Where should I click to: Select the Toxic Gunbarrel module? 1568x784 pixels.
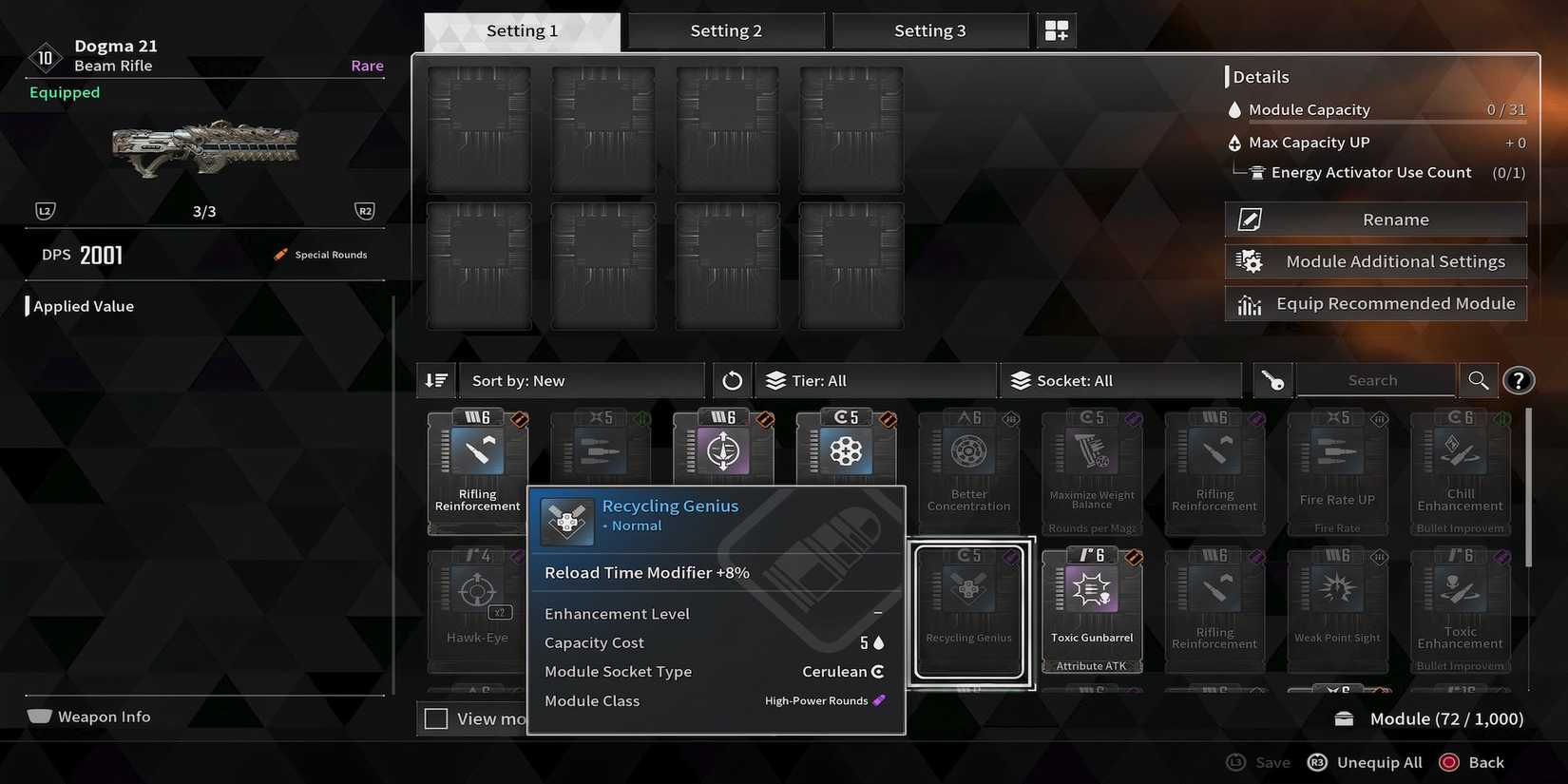[1091, 608]
